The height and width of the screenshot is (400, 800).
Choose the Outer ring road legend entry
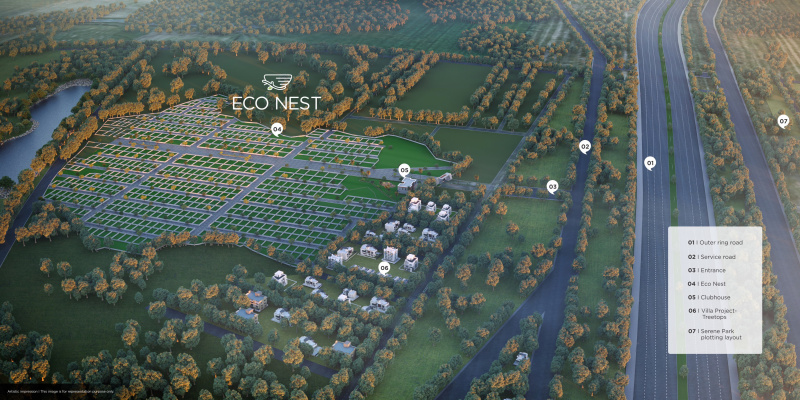coord(715,243)
